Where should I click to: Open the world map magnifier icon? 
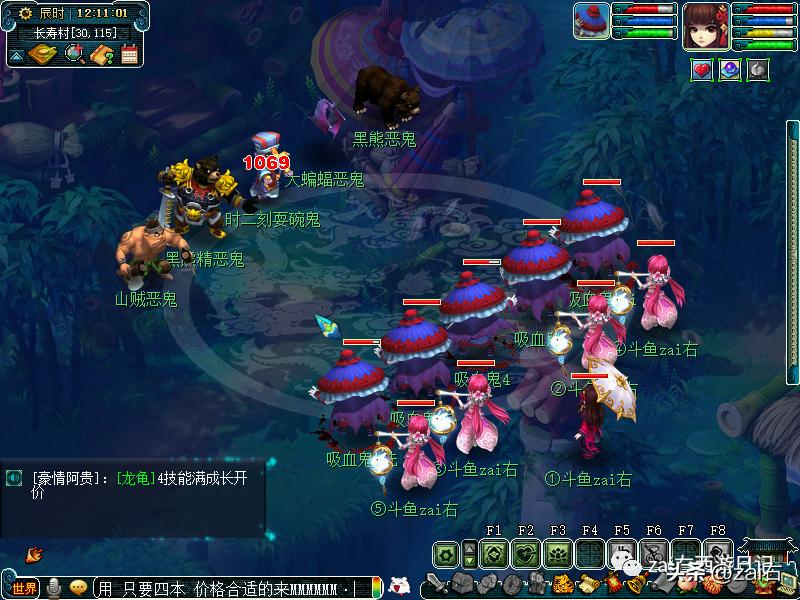click(74, 54)
